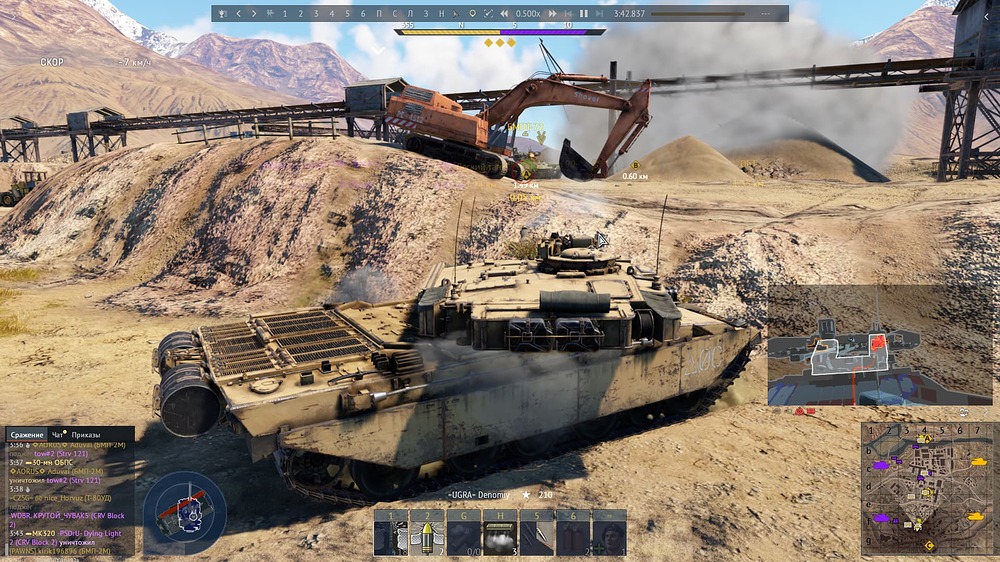This screenshot has height=562, width=1000.
Task: Rewind the replay speed
Action: coord(505,14)
